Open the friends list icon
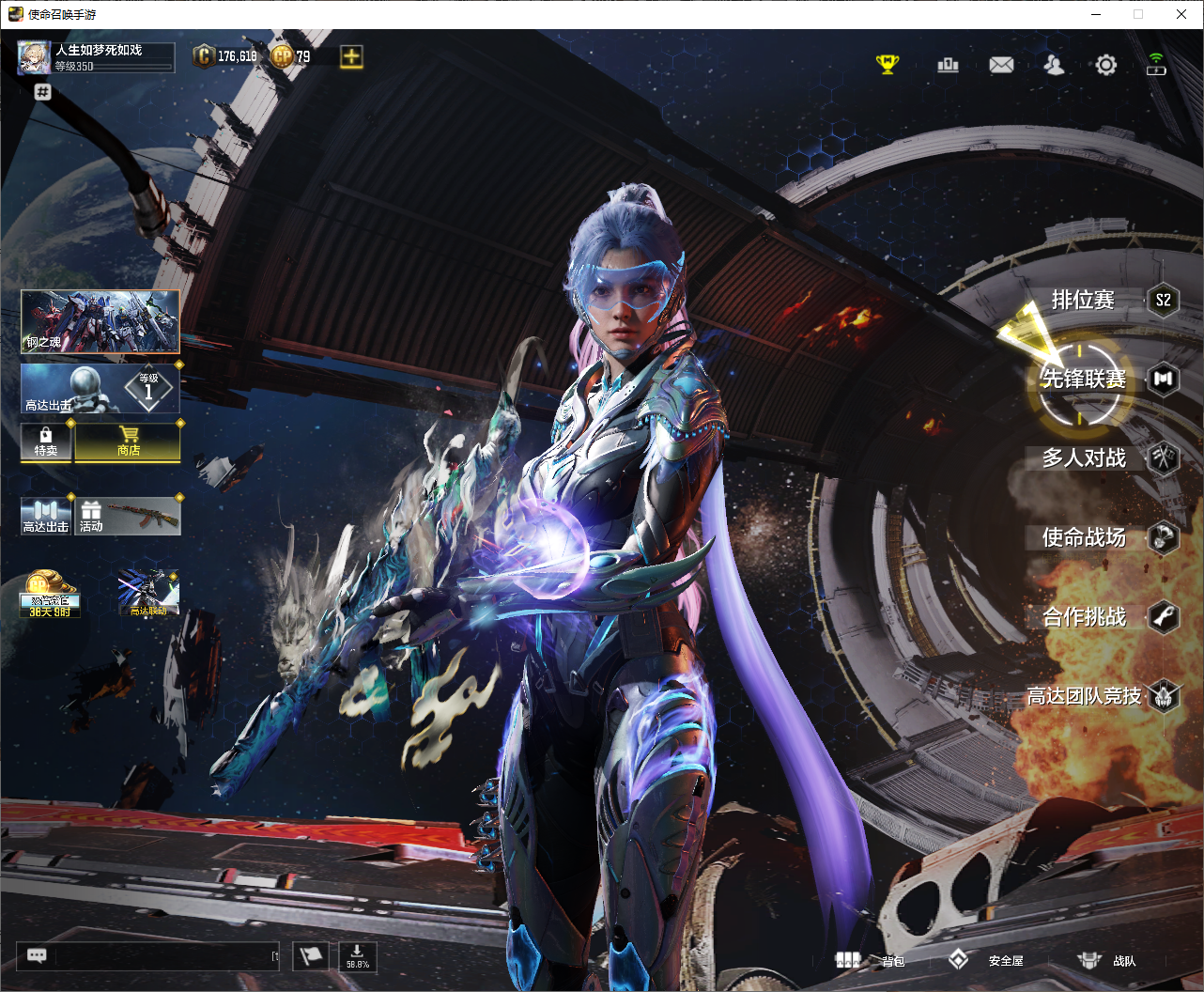 click(x=1054, y=65)
